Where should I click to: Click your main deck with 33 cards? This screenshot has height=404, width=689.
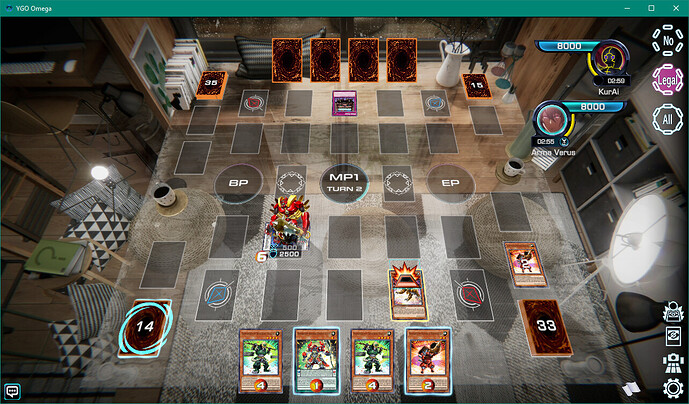(540, 323)
